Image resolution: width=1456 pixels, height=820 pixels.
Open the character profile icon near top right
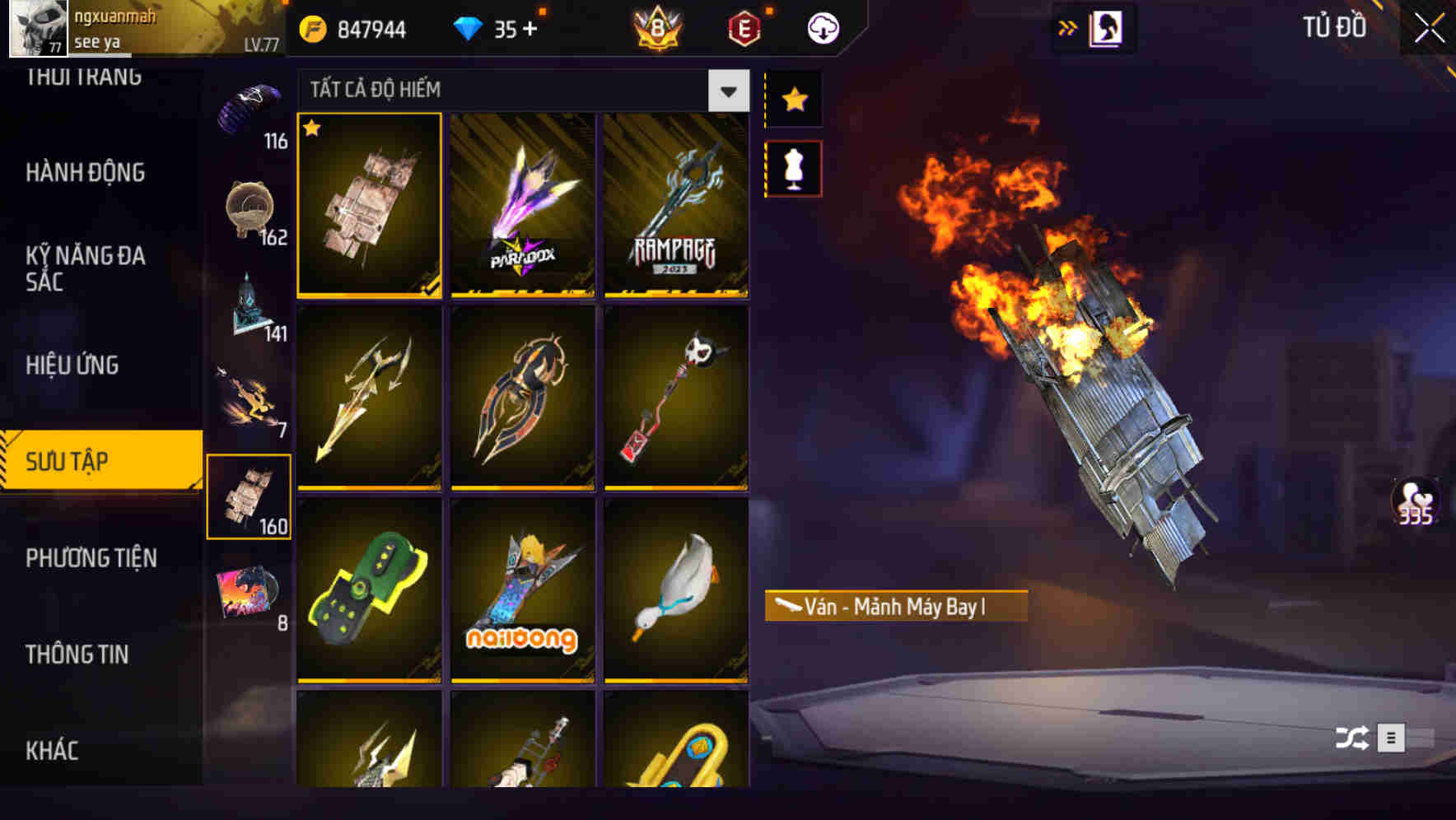(1108, 27)
